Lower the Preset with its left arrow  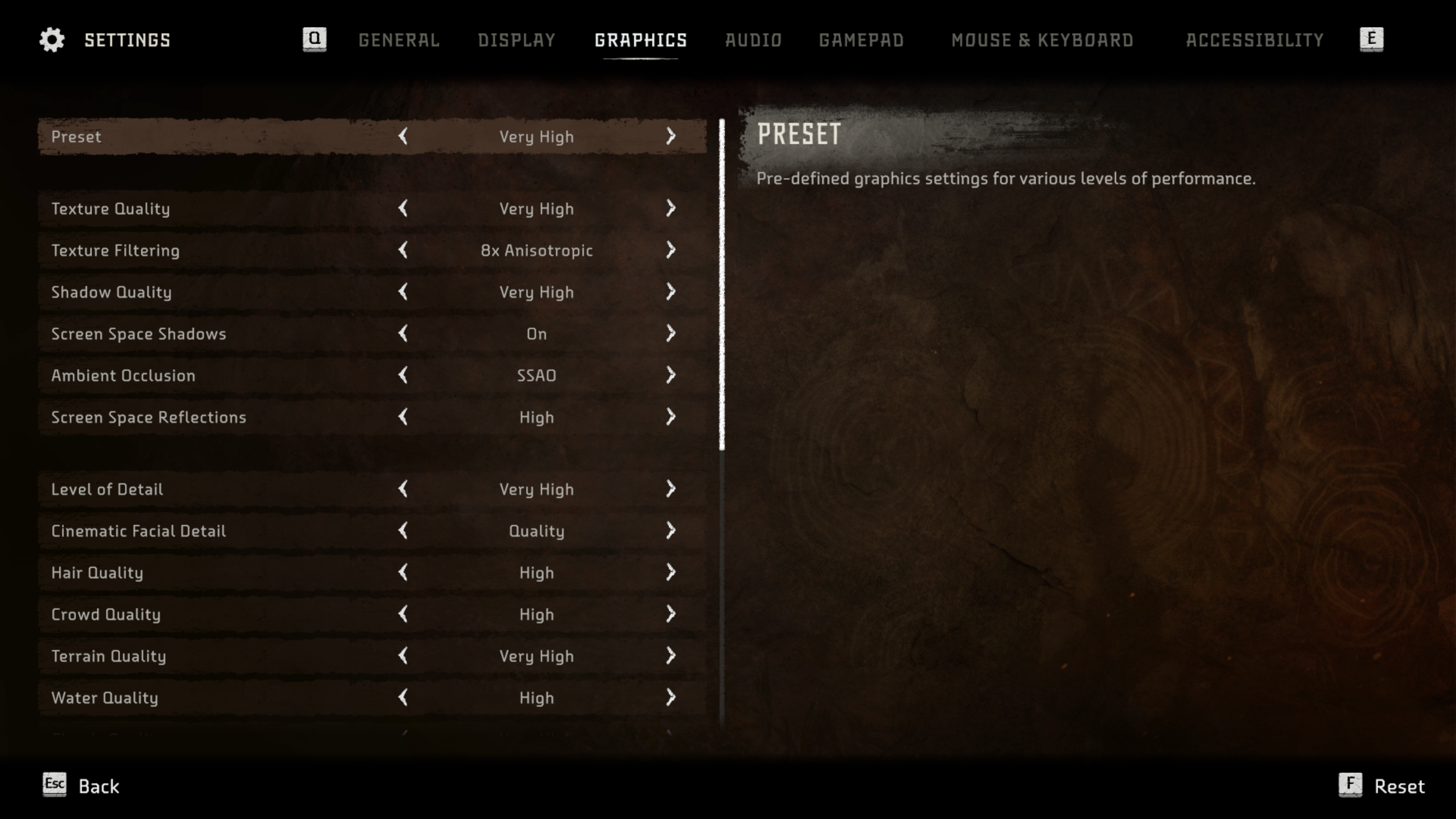point(403,136)
